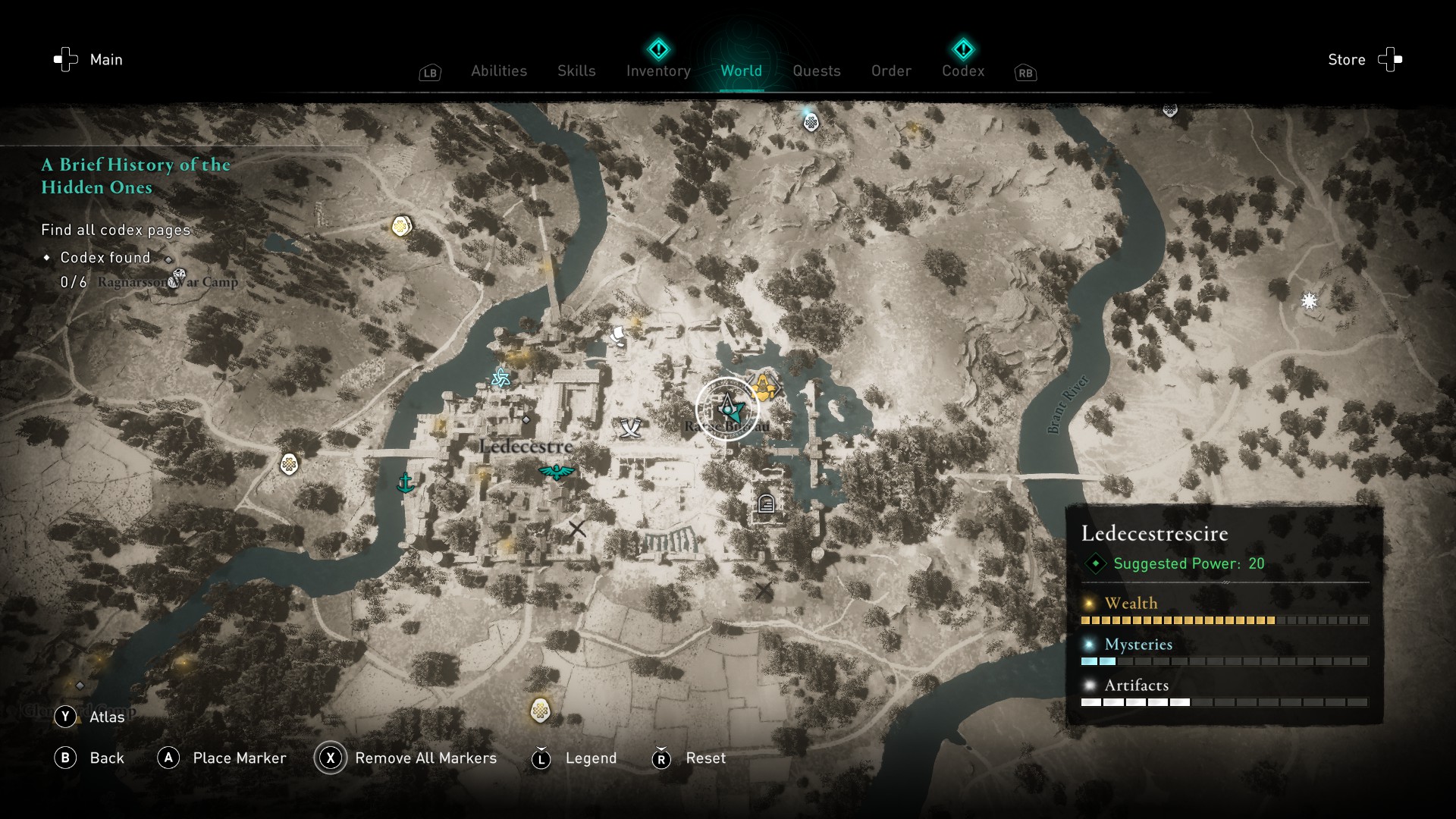Select the crossed drinking horns event icon
Screen dimensions: 1456x819
pos(629,427)
